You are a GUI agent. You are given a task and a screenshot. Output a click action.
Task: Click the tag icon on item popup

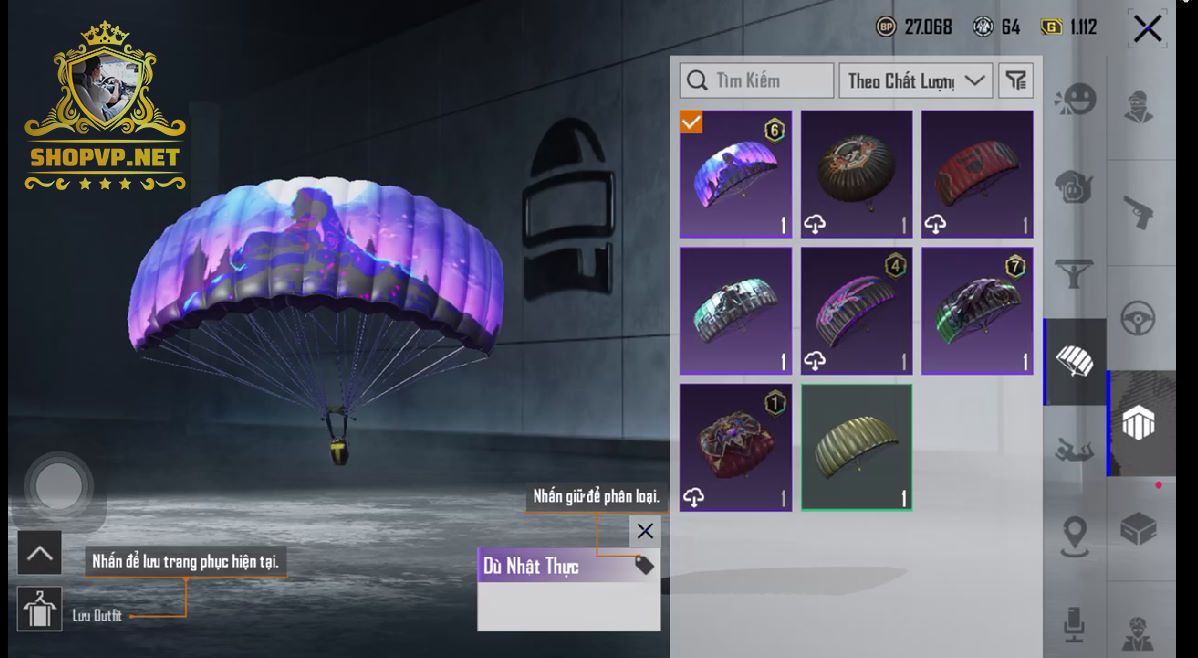coord(644,566)
